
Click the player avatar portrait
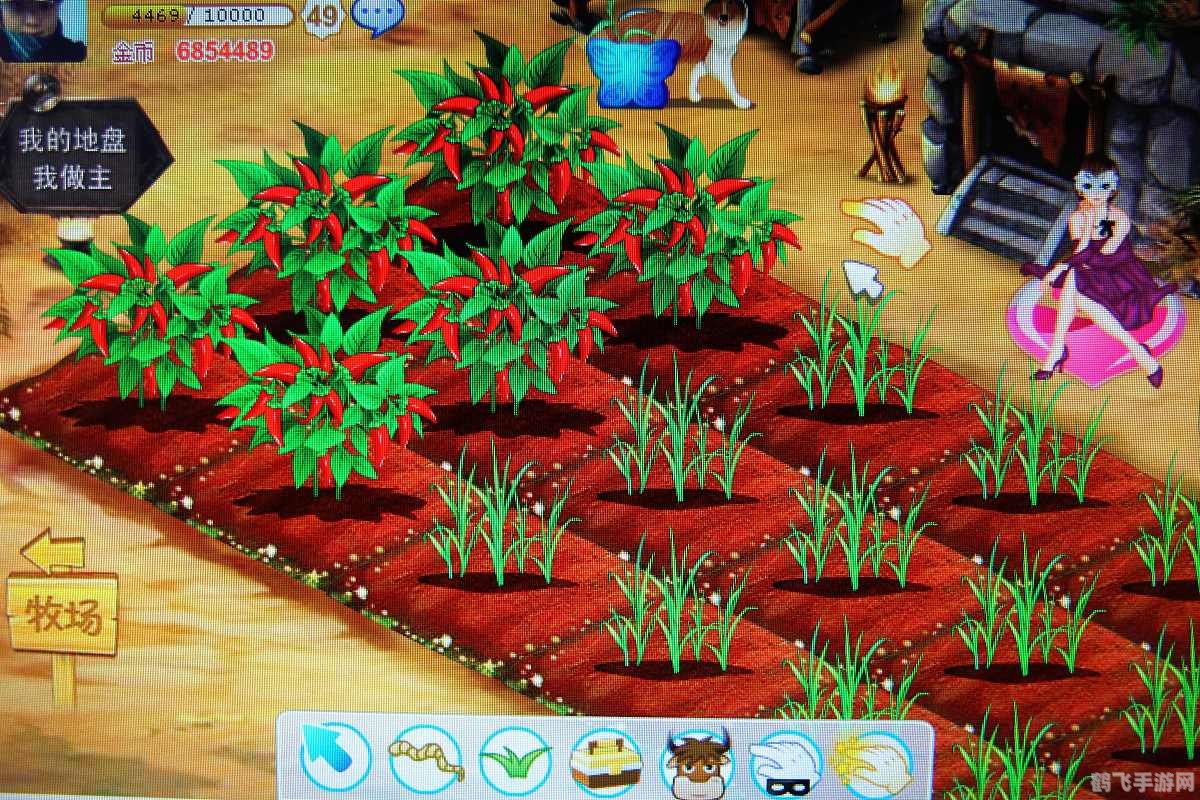pos(42,30)
